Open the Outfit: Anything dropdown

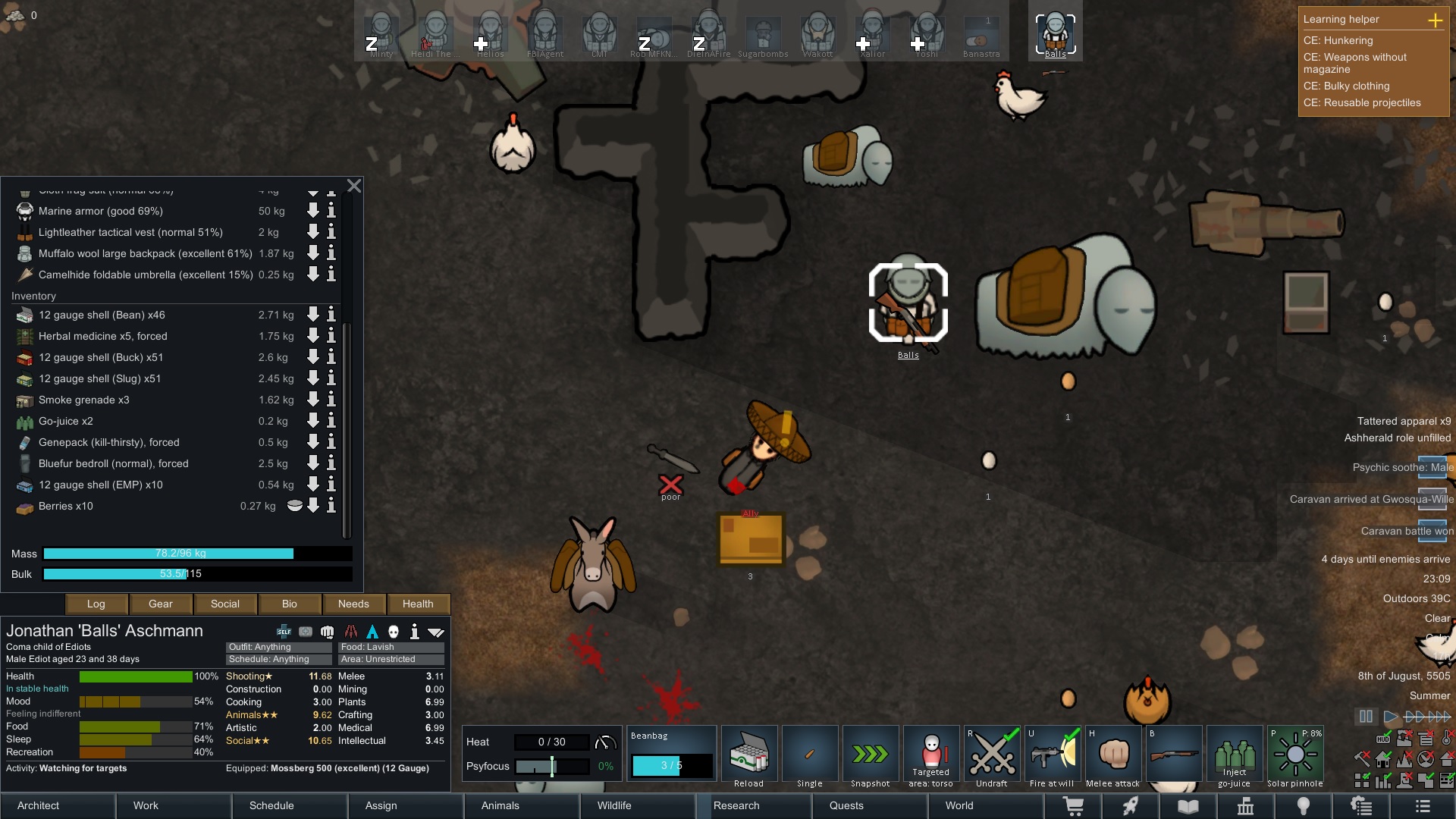[x=278, y=647]
